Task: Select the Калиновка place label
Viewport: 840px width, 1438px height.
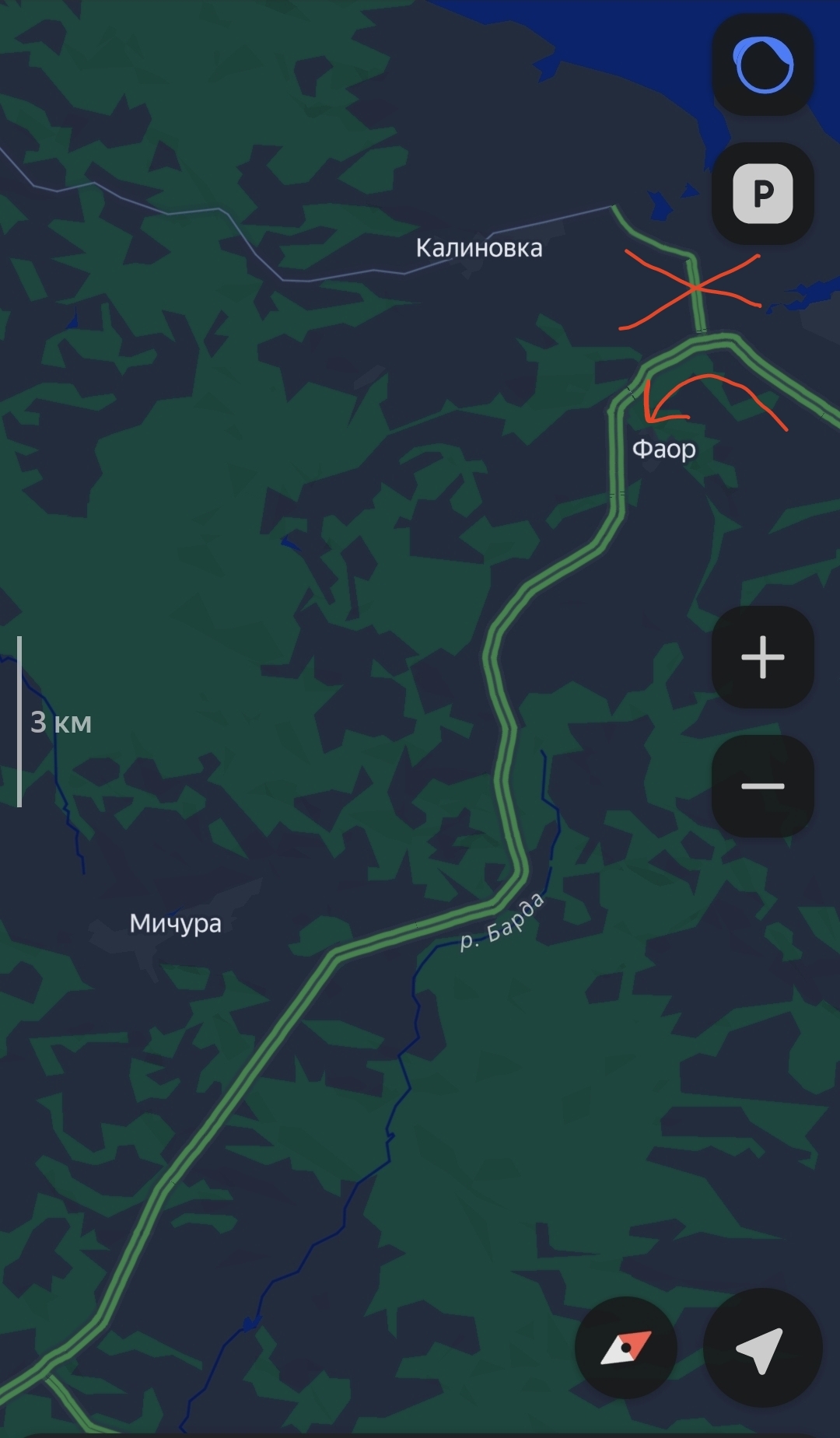Action: click(x=479, y=248)
